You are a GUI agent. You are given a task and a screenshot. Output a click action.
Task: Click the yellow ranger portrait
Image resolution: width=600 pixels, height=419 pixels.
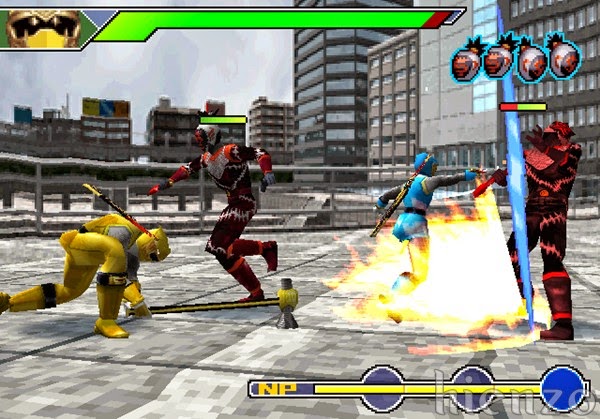click(x=42, y=27)
